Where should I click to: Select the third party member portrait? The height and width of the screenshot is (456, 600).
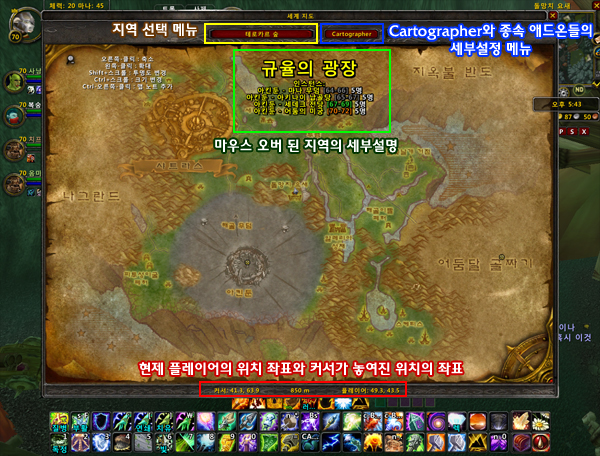point(13,150)
